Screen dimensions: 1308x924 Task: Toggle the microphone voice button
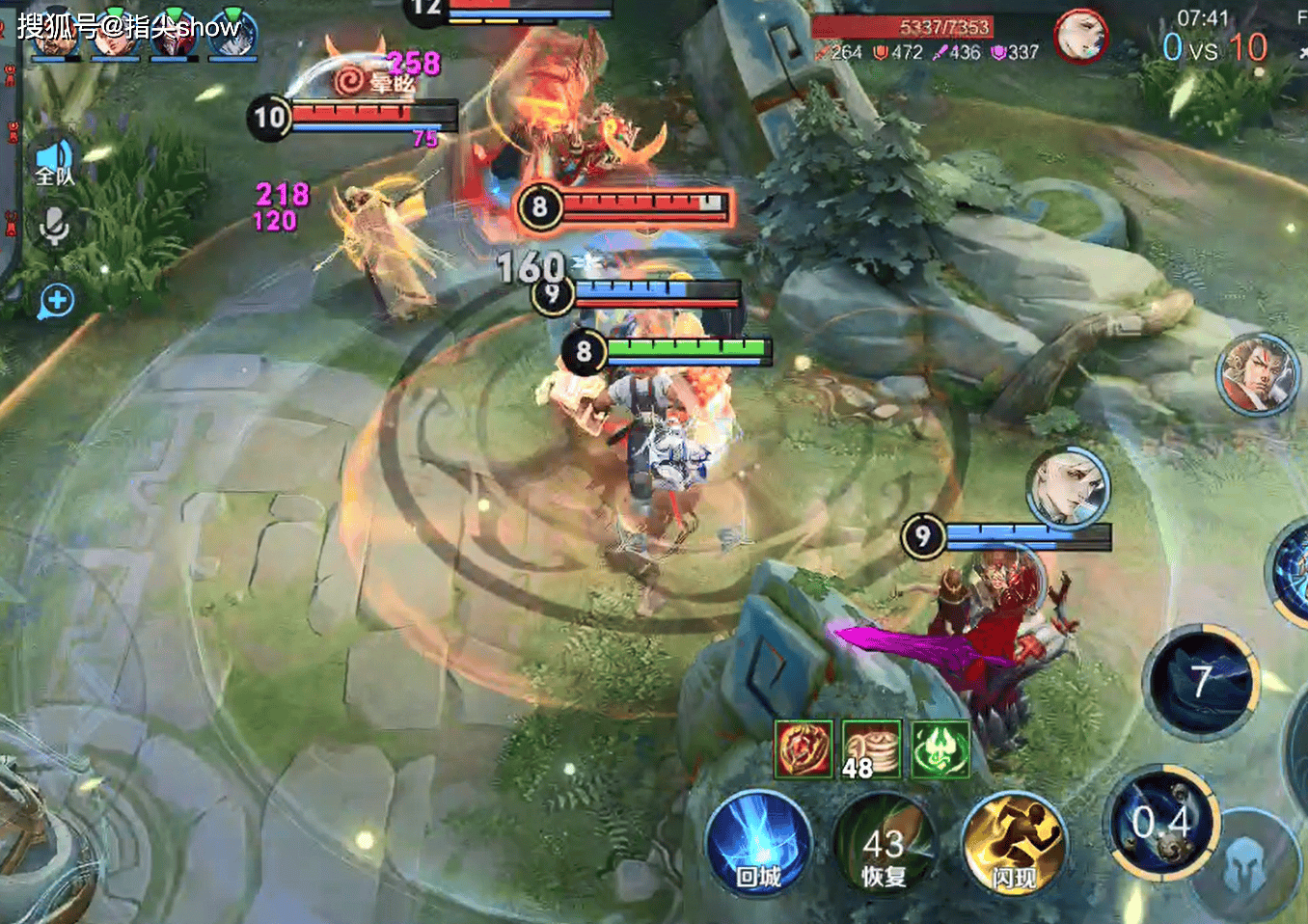54,227
